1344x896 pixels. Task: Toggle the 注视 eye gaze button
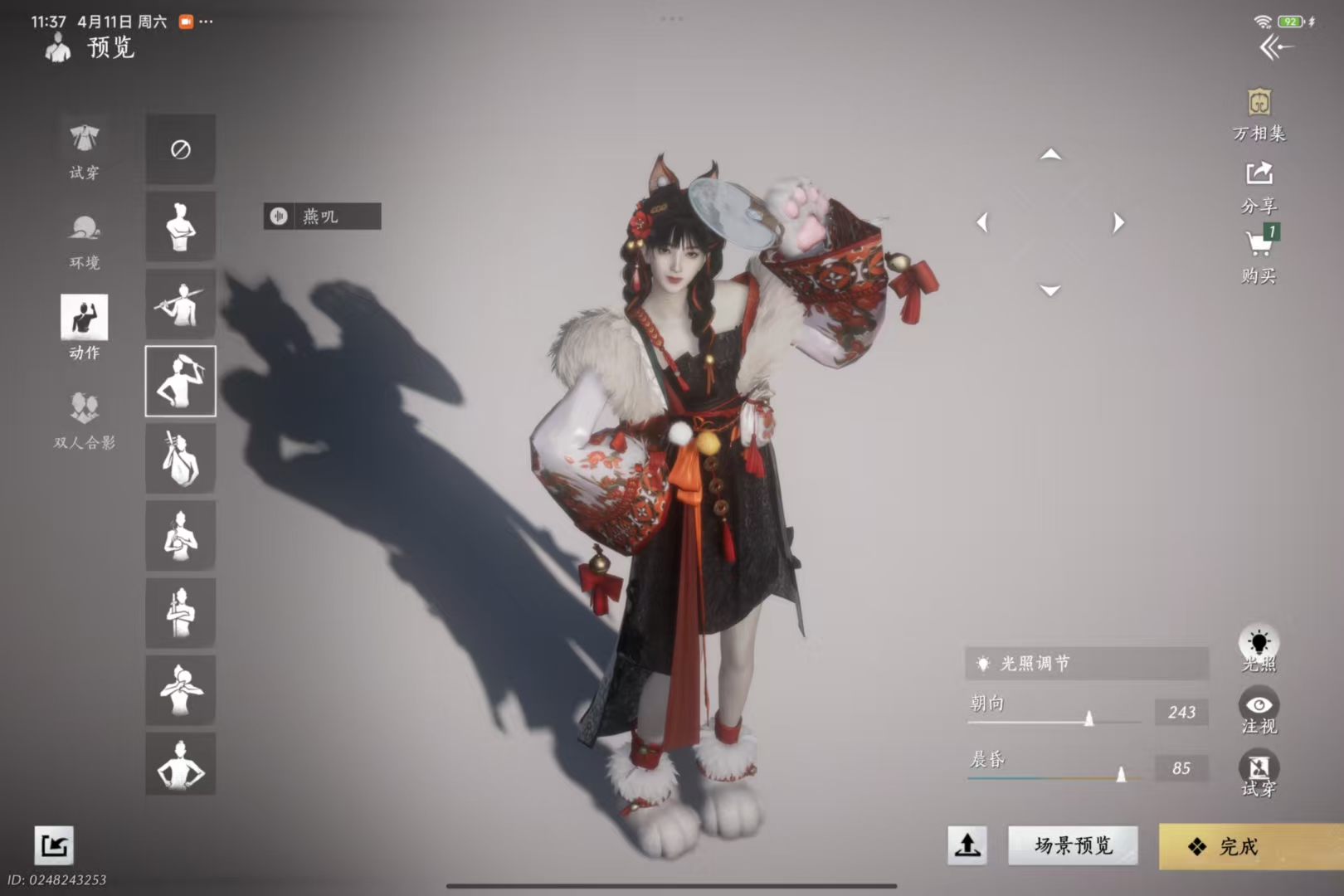pos(1259,711)
